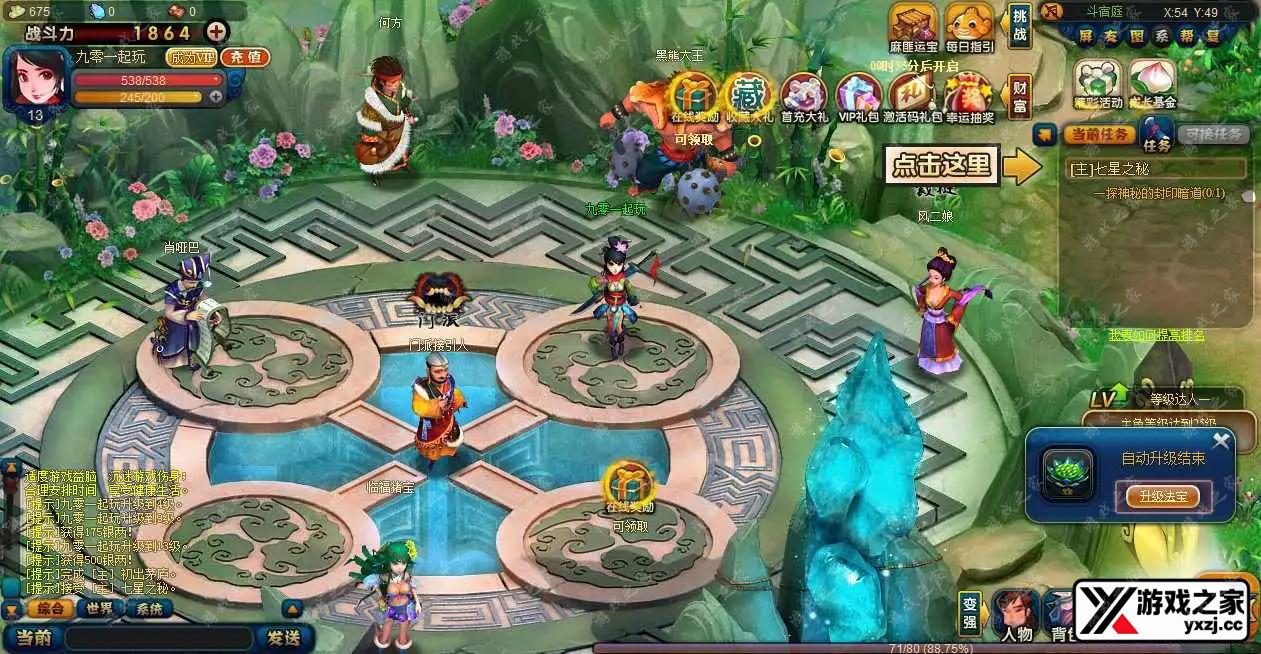Toggle the 挑战 challenge side tab

[1019, 26]
